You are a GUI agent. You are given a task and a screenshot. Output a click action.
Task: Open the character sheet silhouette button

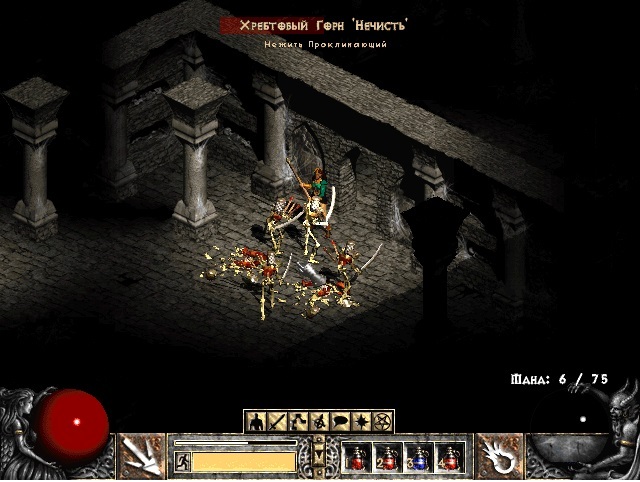[x=255, y=421]
